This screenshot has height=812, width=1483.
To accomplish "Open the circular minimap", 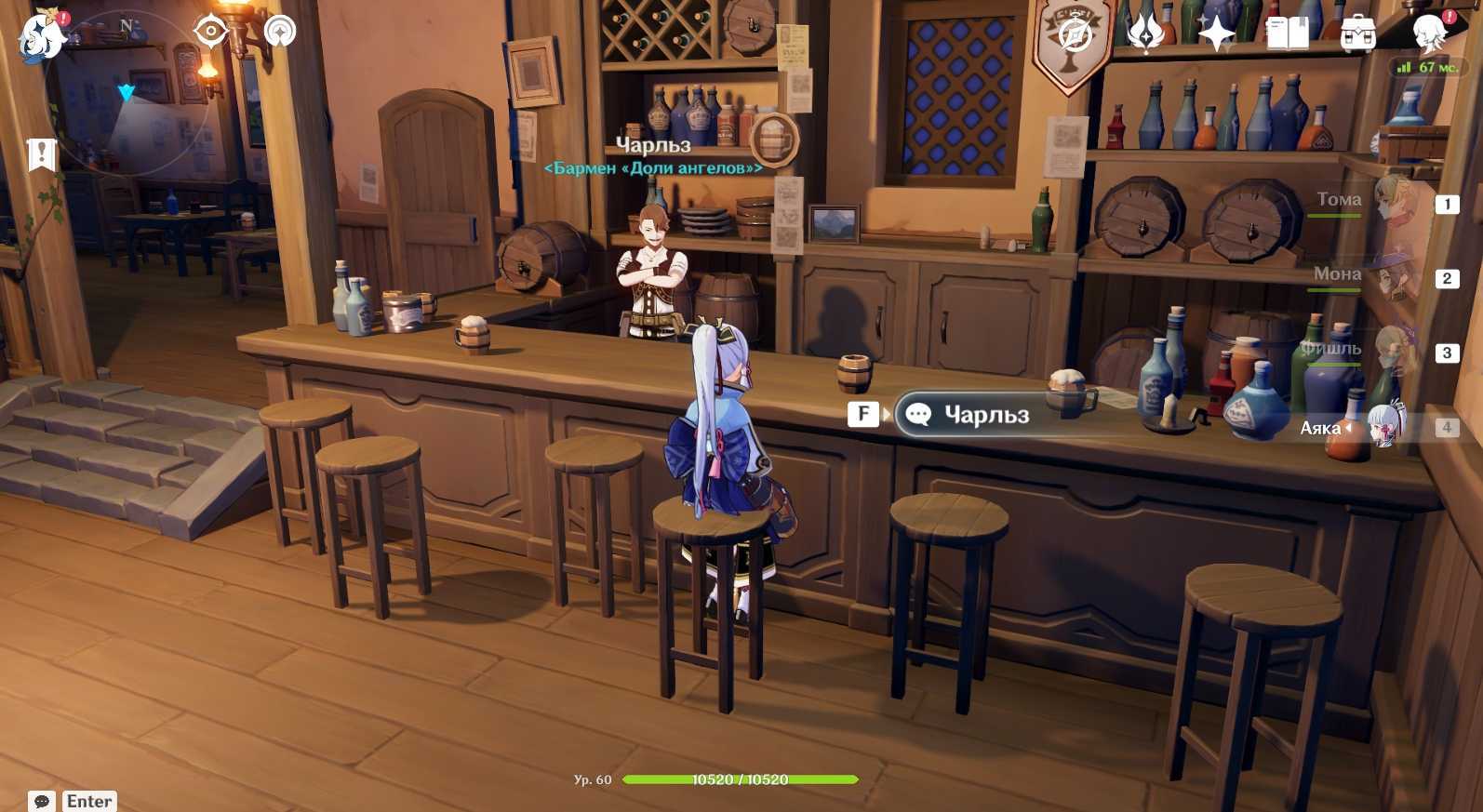I will [126, 93].
